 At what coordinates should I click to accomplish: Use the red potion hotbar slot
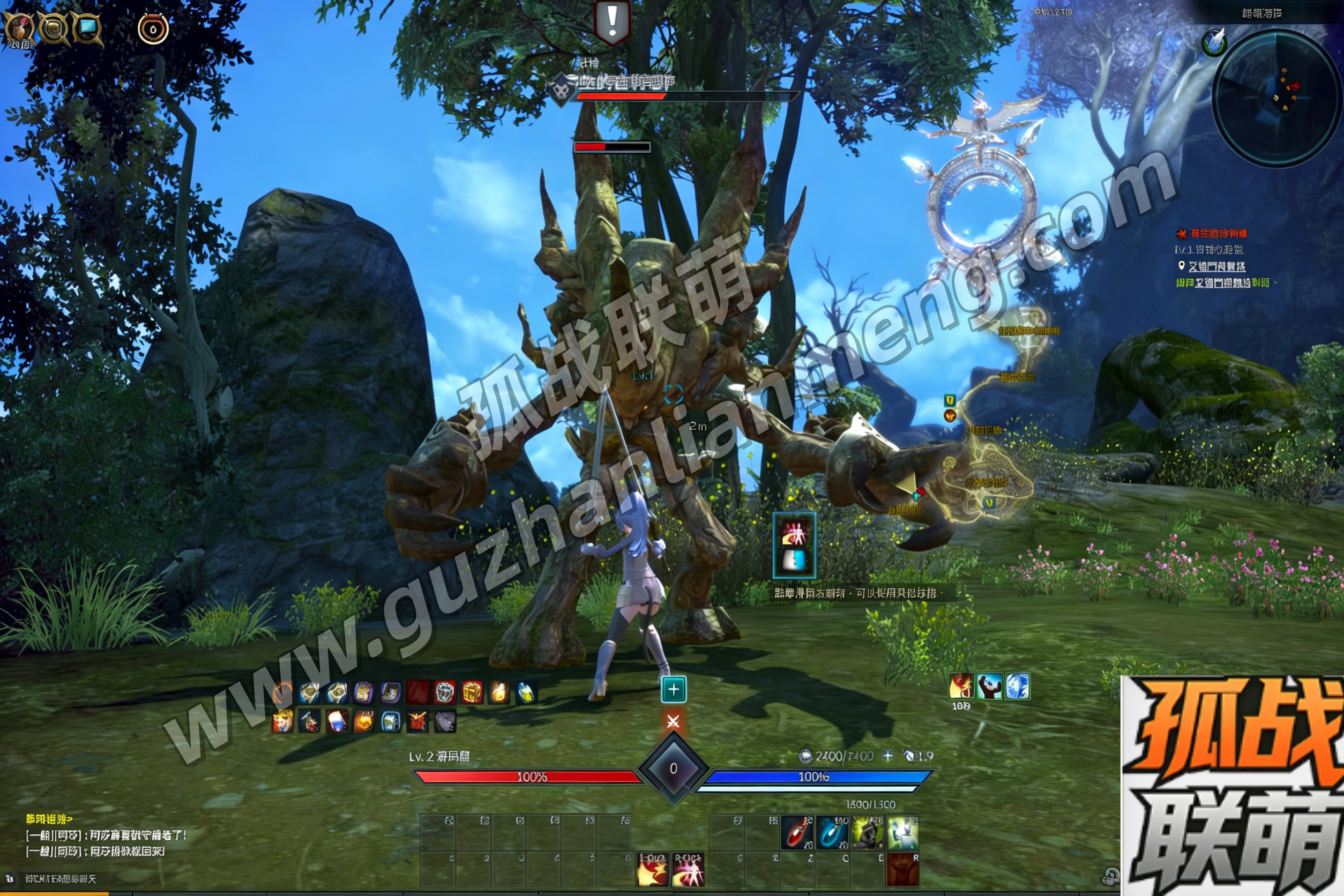click(797, 833)
